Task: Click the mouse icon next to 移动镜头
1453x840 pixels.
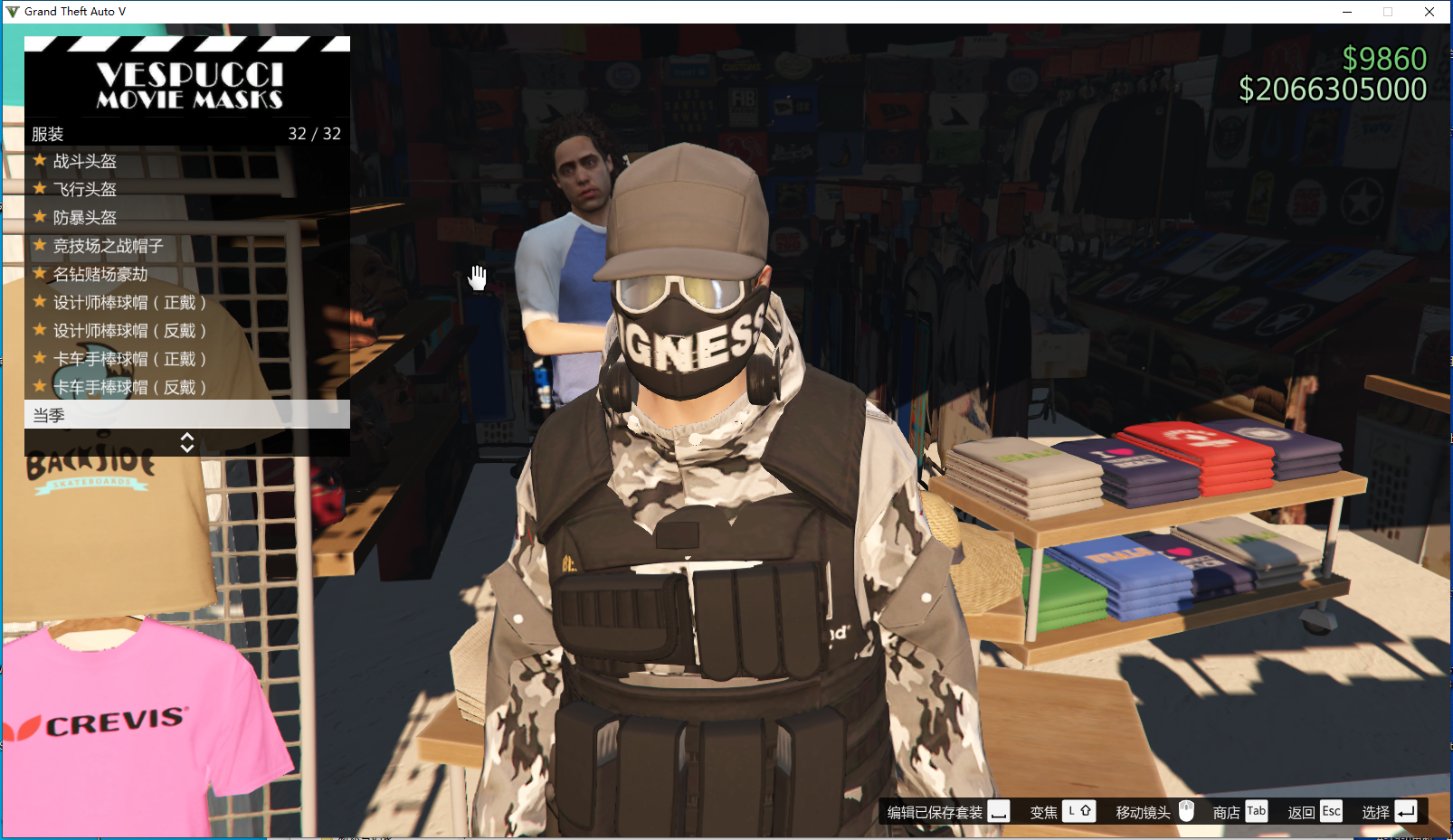Action: tap(1186, 811)
